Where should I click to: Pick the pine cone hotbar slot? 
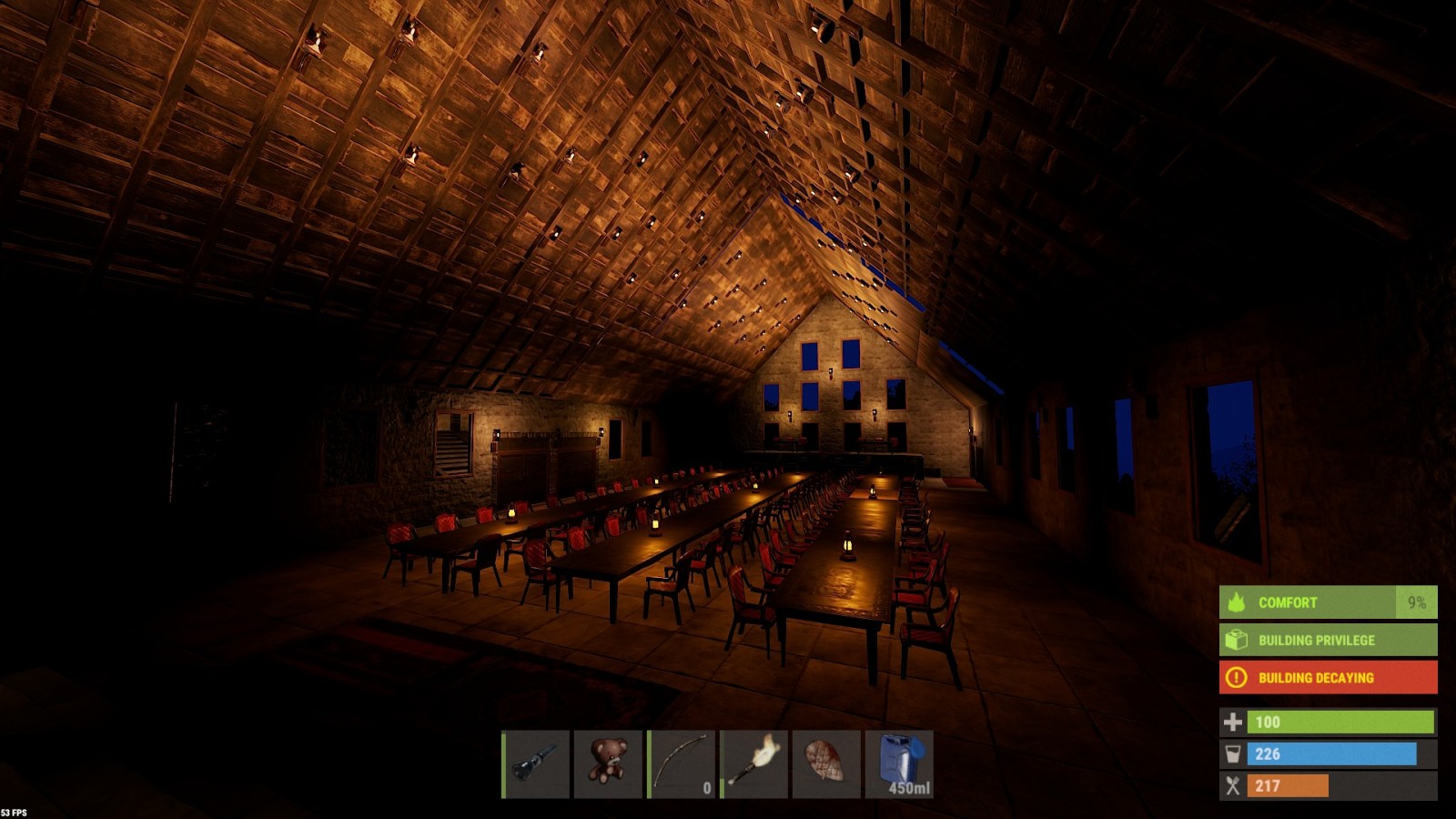coord(826,763)
